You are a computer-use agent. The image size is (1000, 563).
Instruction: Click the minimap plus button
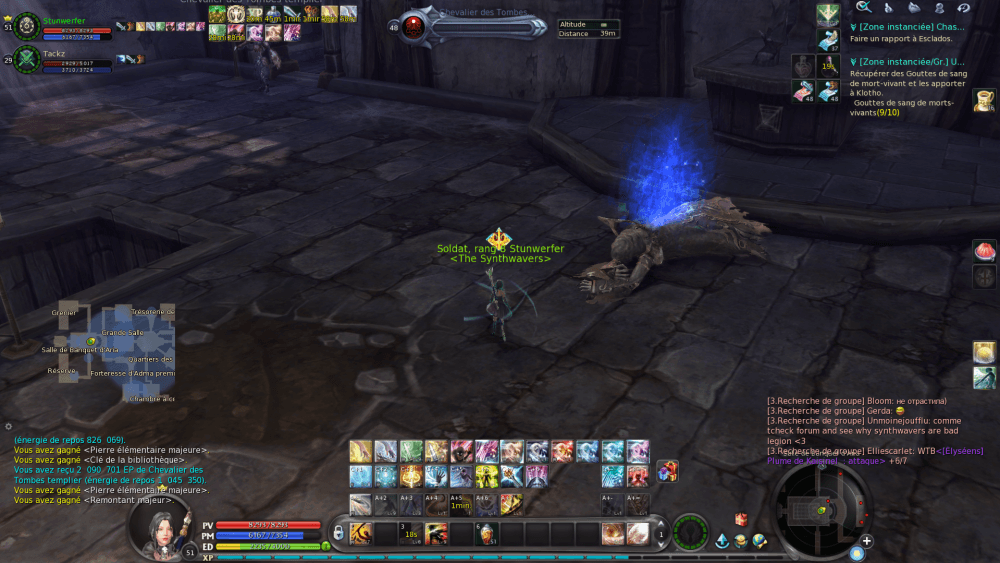coord(866,541)
